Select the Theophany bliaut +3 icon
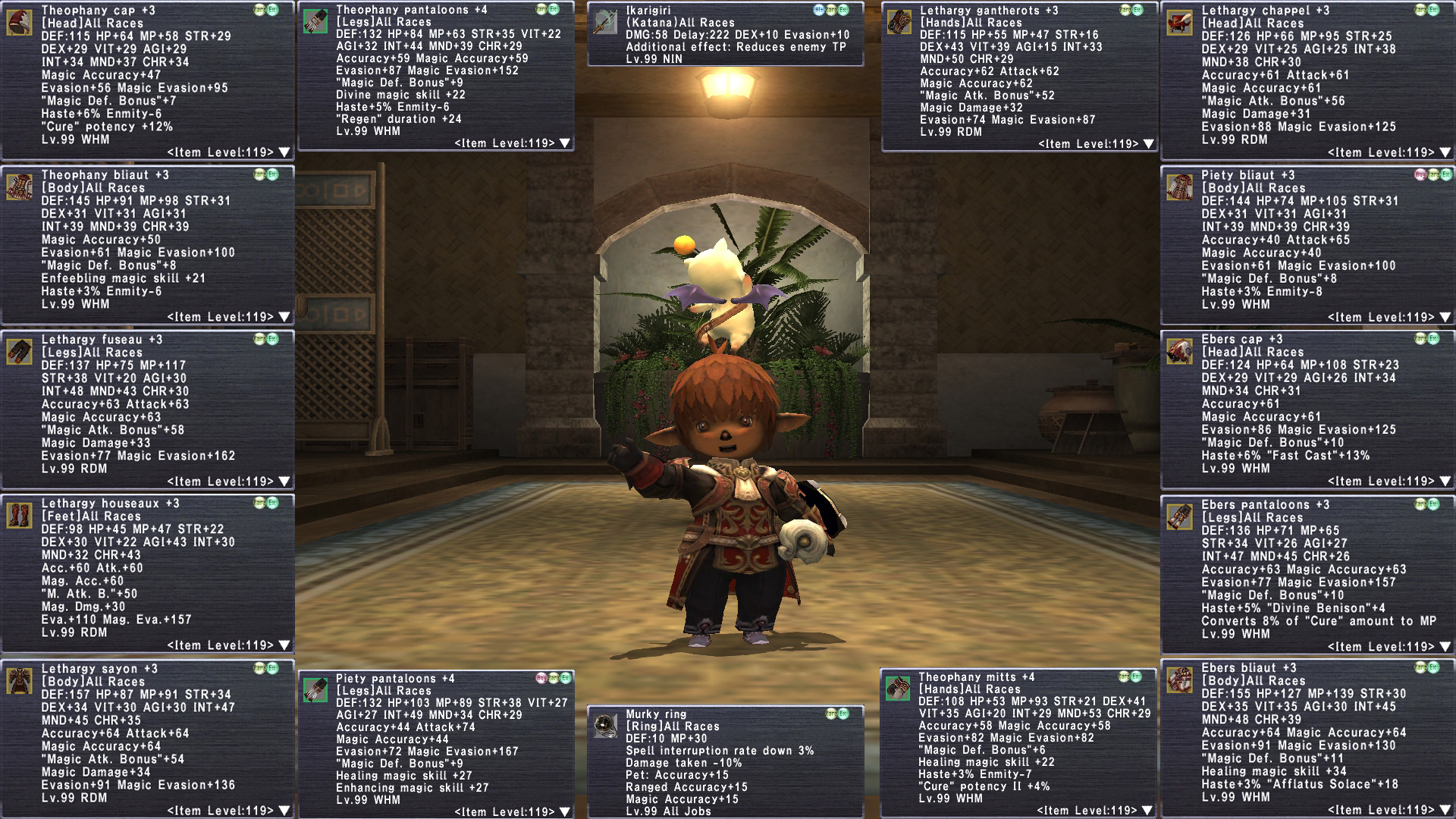The image size is (1456, 819). 20,187
